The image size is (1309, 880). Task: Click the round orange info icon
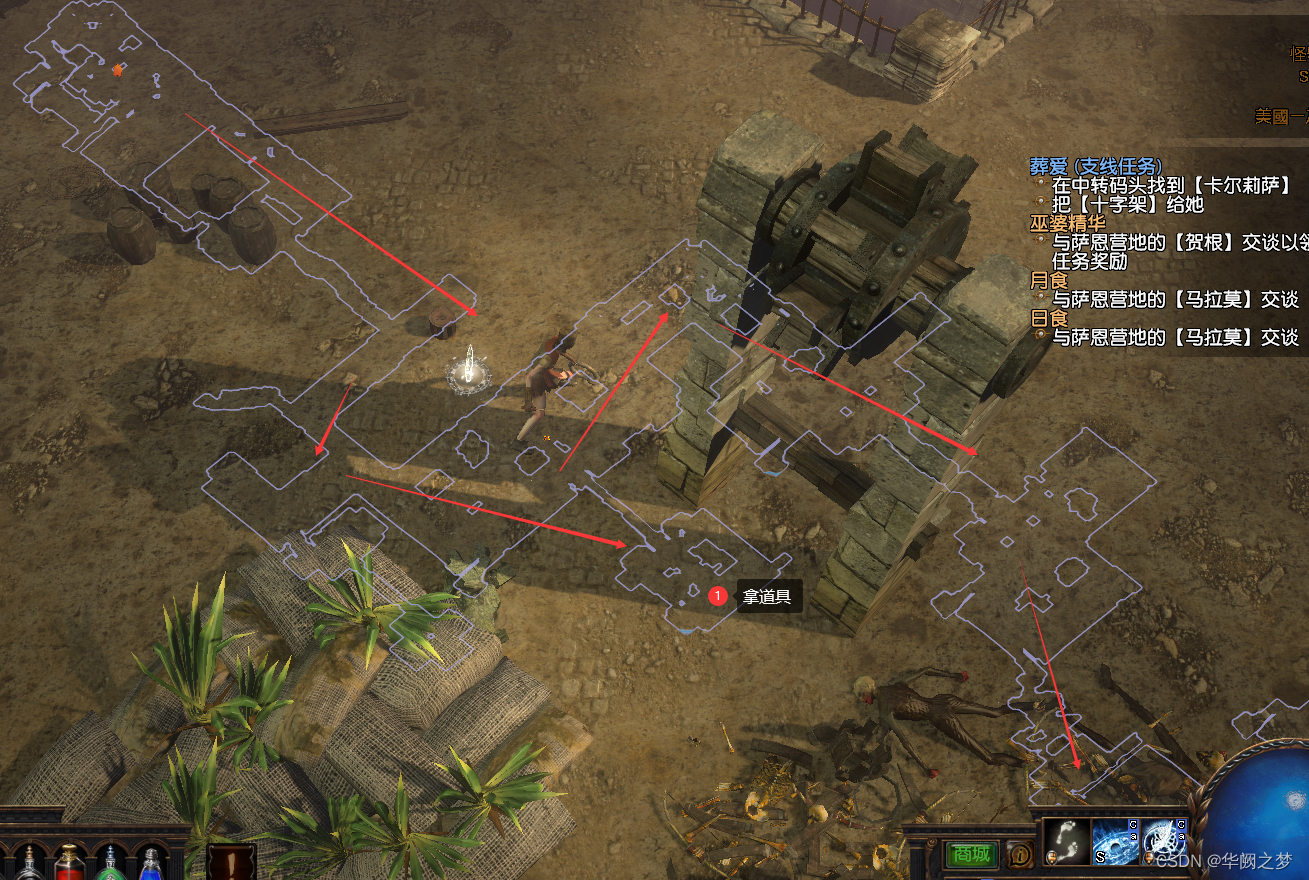point(1020,855)
